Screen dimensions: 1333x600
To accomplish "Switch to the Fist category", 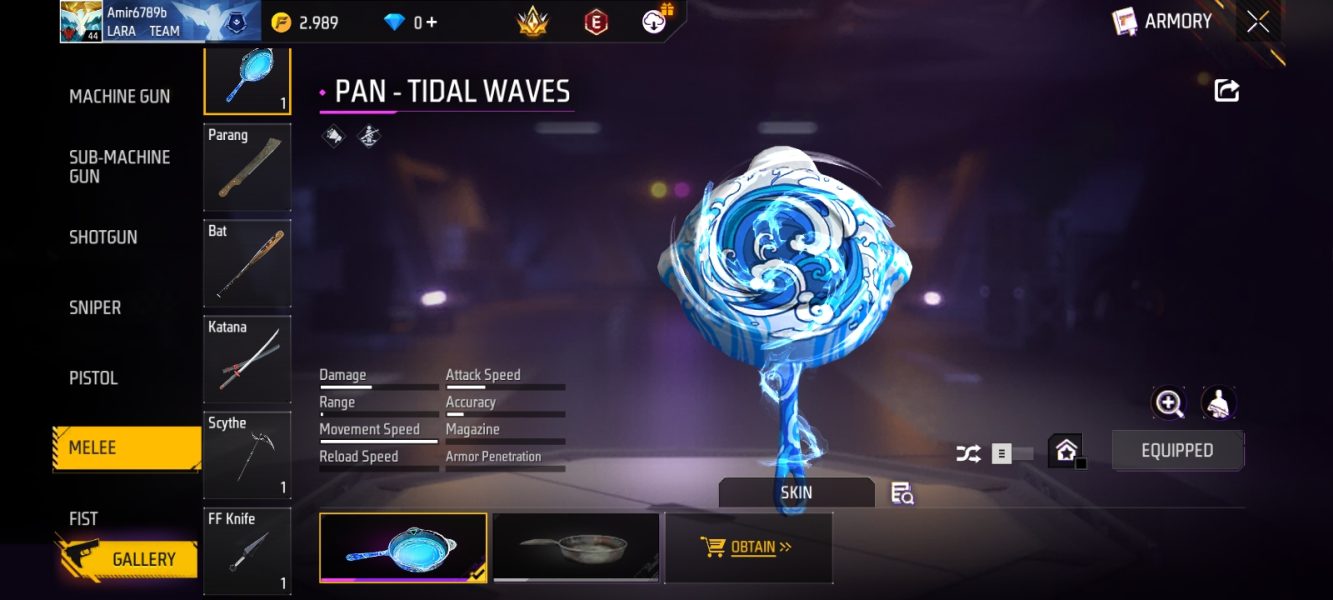I will [84, 519].
